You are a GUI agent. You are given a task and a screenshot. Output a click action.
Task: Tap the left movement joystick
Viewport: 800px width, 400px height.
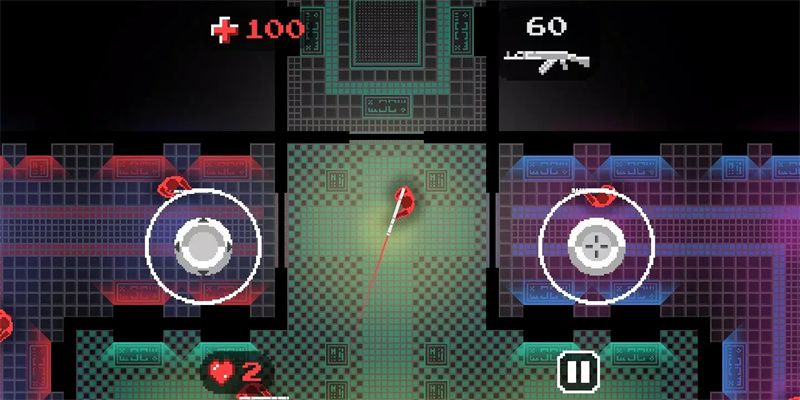click(x=204, y=243)
